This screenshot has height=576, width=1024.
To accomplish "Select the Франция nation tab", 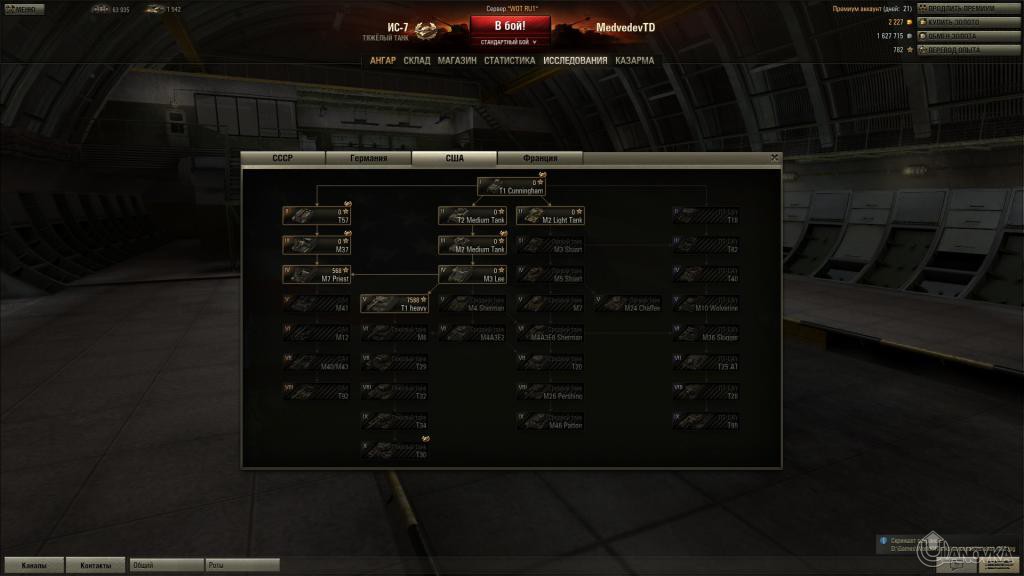I will pyautogui.click(x=539, y=158).
